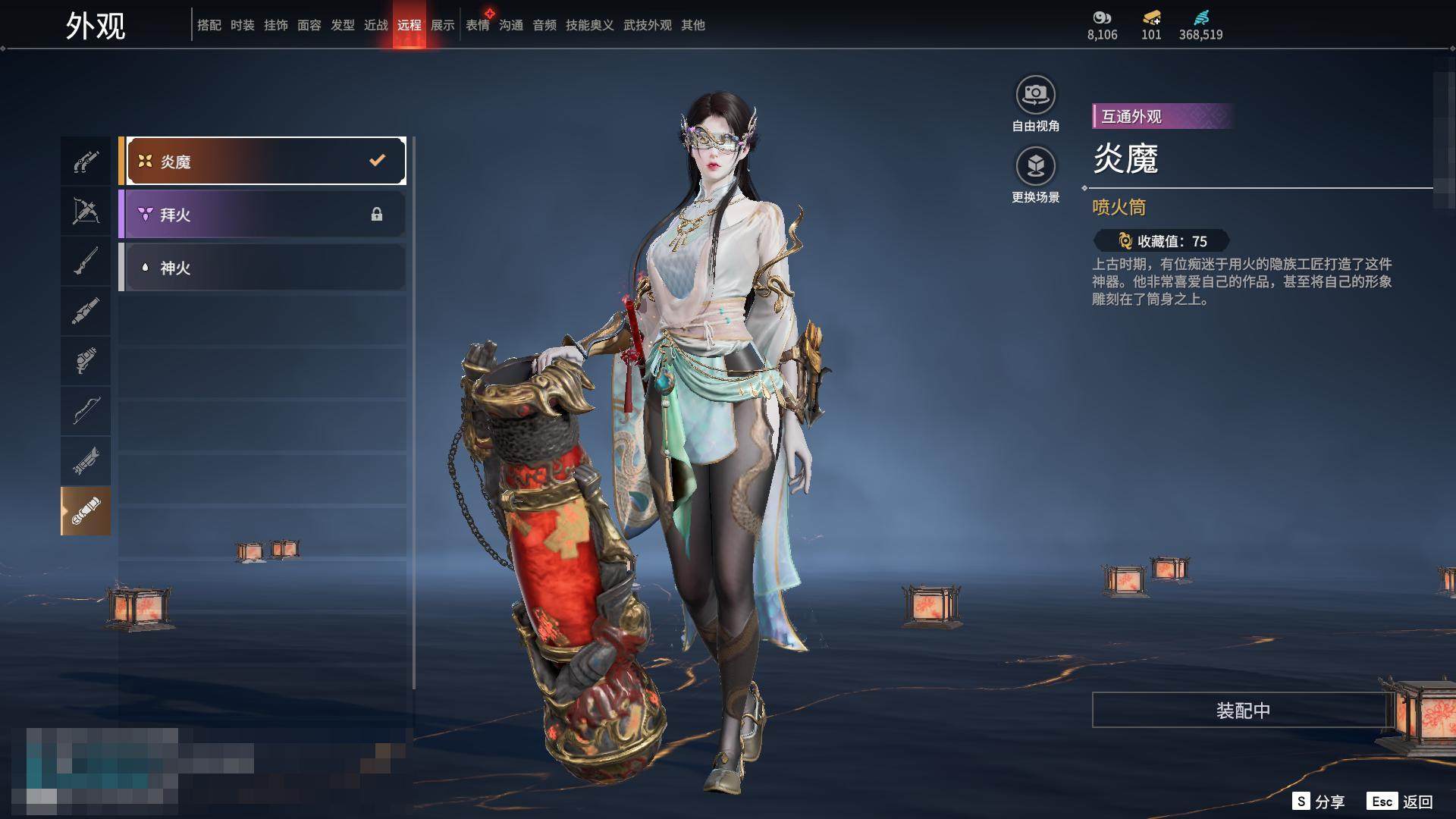Select the crossbow weapon category icon
This screenshot has width=1456, height=819.
(x=86, y=211)
